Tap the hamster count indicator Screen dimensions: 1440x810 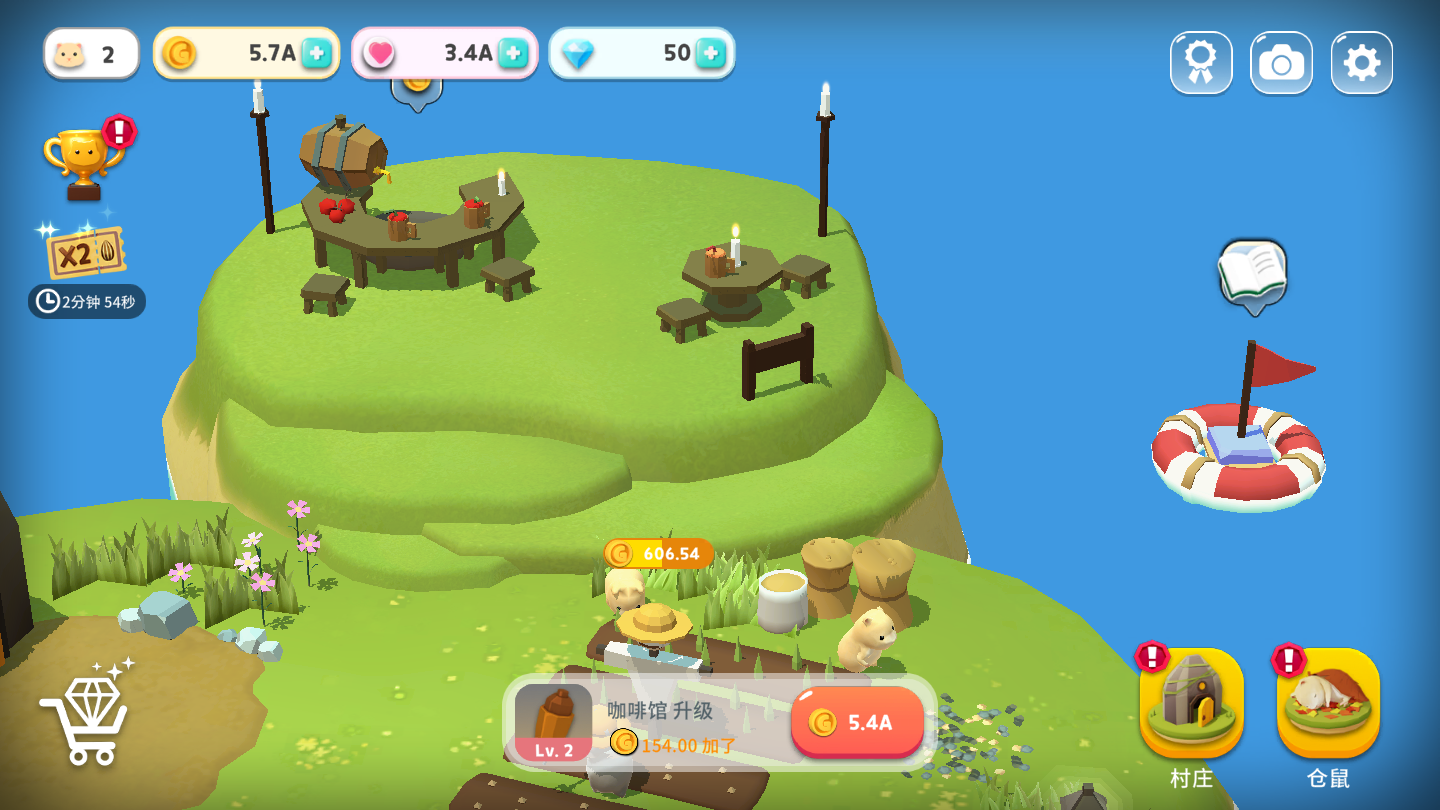pos(91,54)
